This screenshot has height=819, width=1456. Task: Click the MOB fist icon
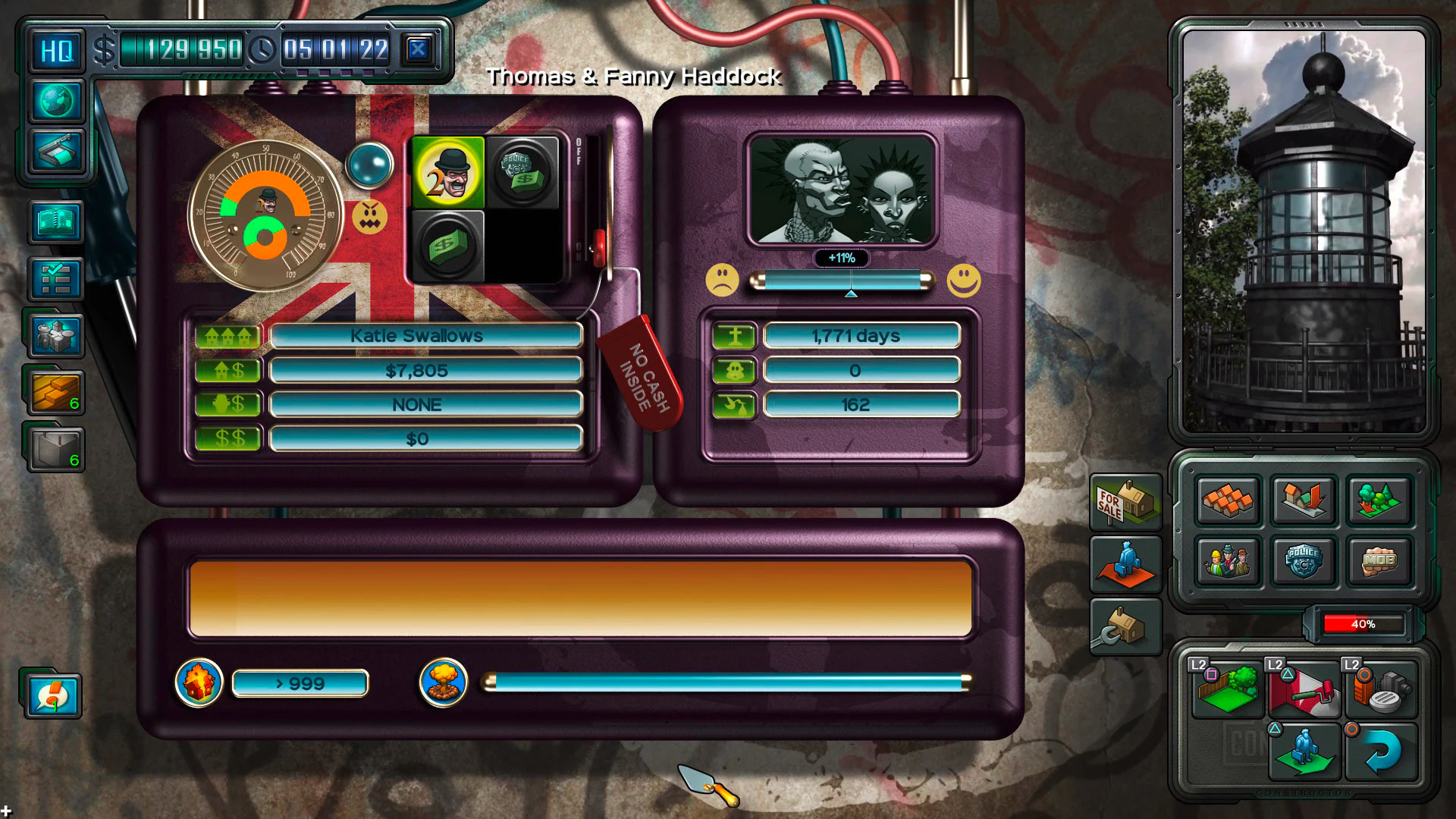coord(1379,561)
